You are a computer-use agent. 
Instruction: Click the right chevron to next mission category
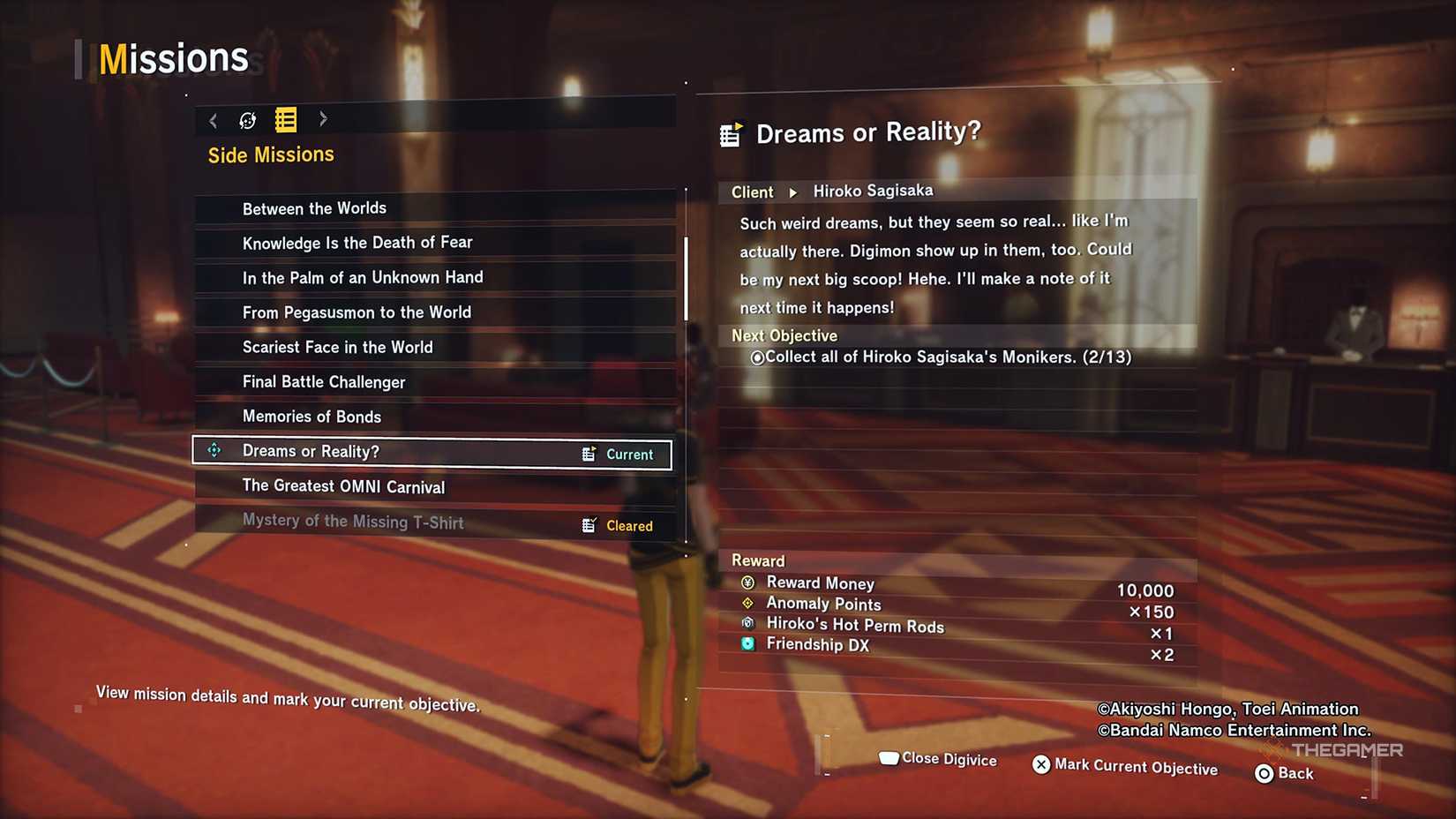coord(323,120)
